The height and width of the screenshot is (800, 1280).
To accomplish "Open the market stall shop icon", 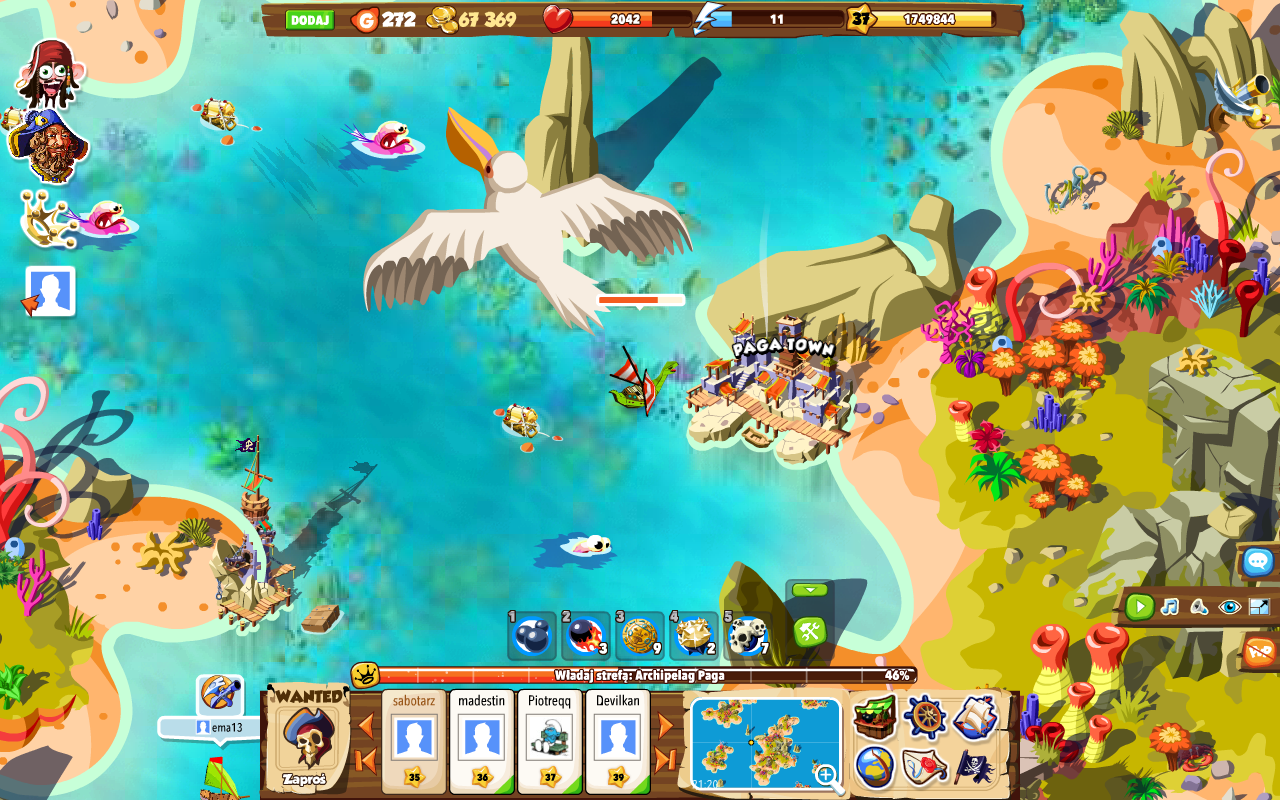I will coord(875,716).
